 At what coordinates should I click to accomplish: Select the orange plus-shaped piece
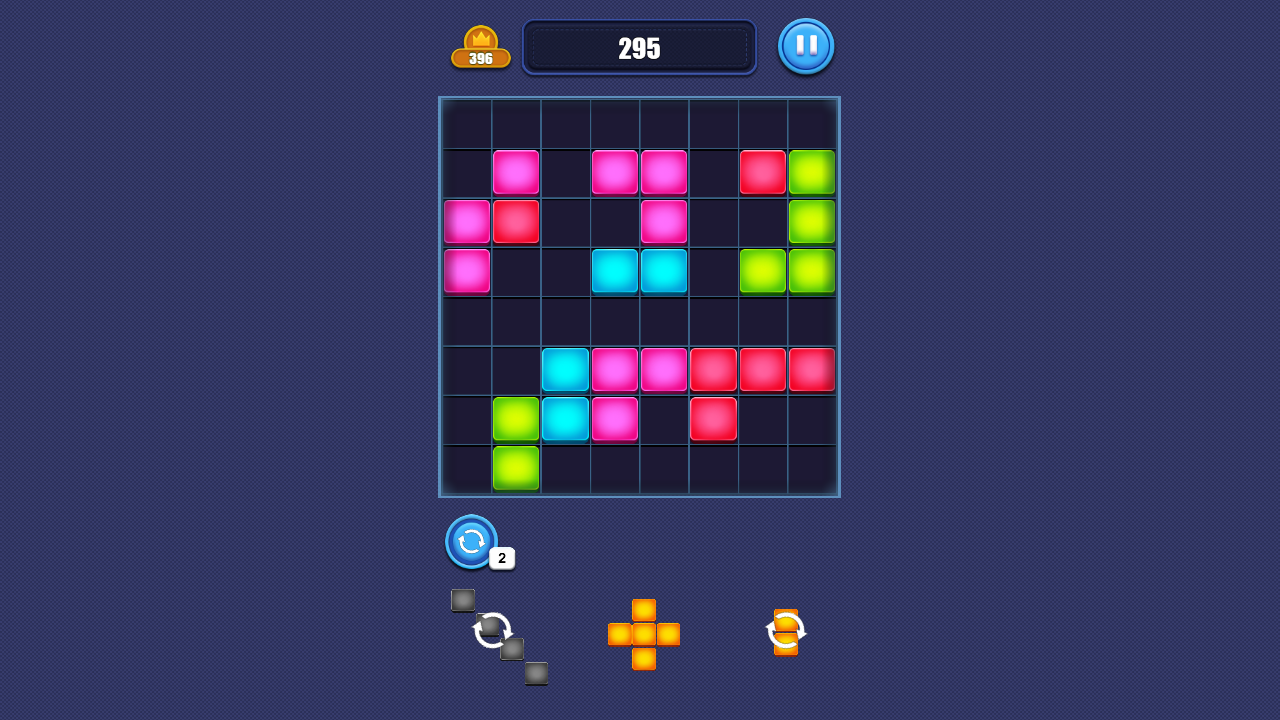click(x=643, y=633)
